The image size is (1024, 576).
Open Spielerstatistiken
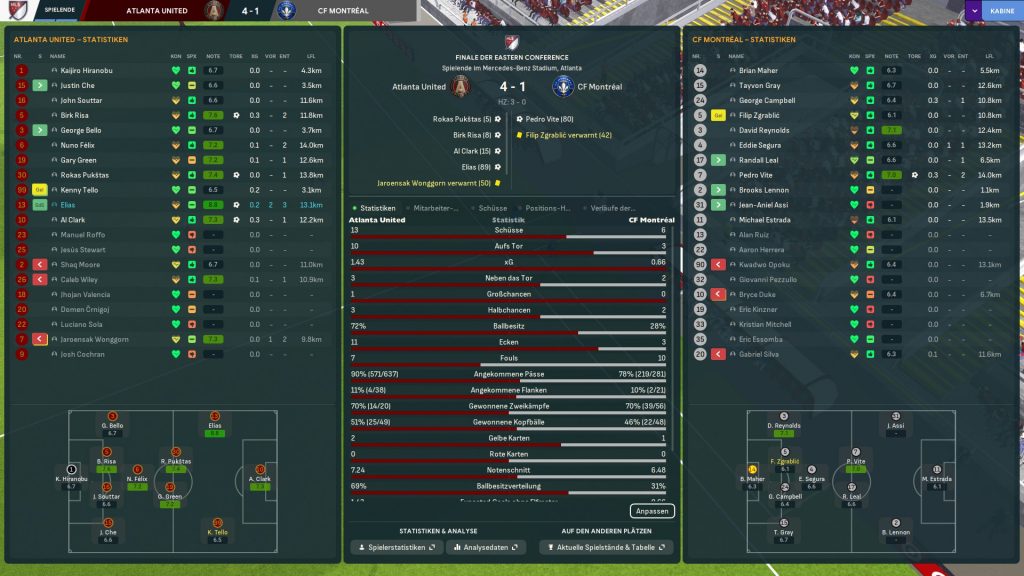pyautogui.click(x=396, y=548)
